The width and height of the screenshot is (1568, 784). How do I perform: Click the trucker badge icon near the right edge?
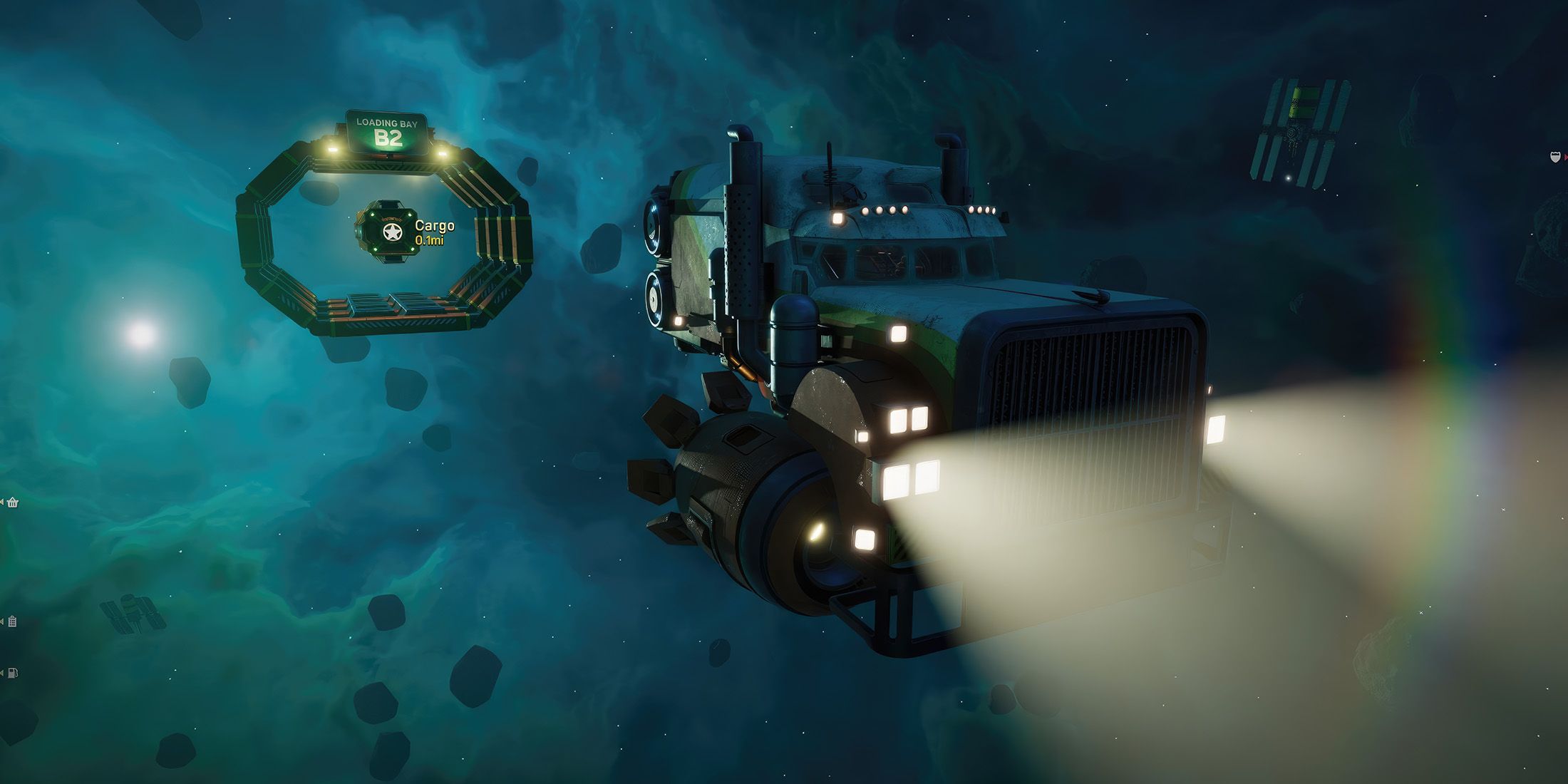pos(1555,157)
